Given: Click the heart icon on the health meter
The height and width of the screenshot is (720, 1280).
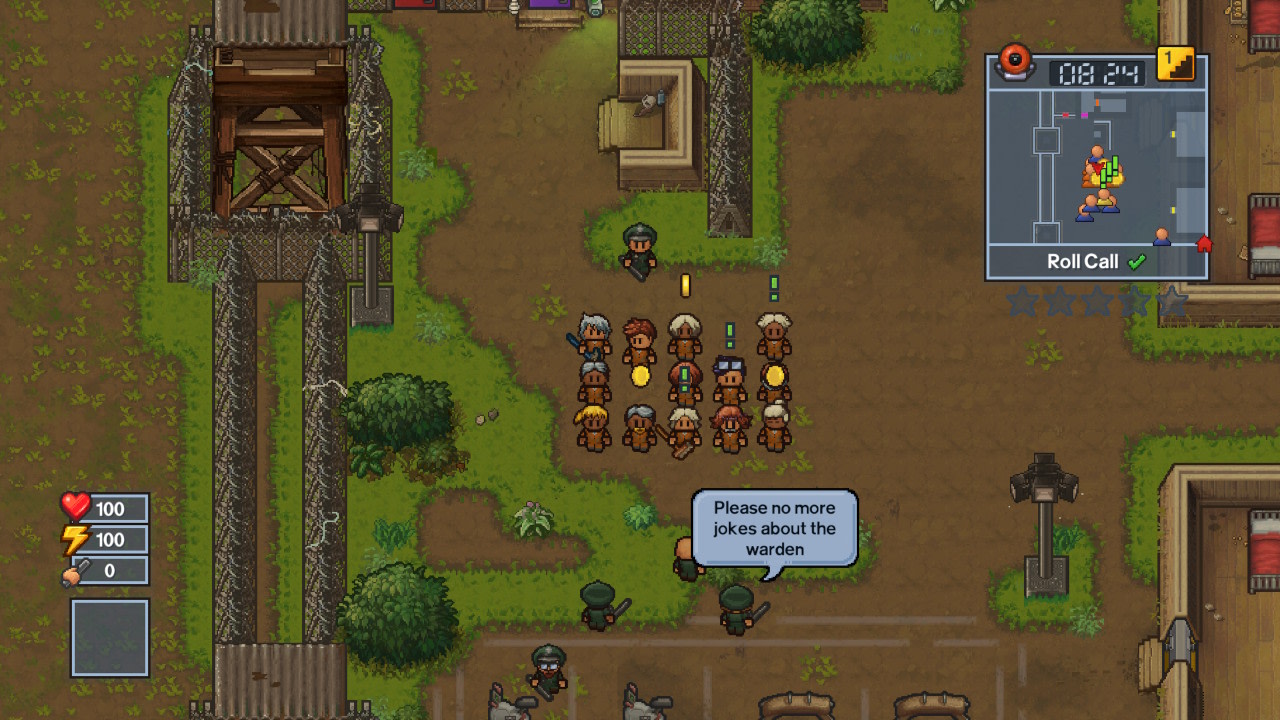Looking at the screenshot, I should [x=75, y=509].
